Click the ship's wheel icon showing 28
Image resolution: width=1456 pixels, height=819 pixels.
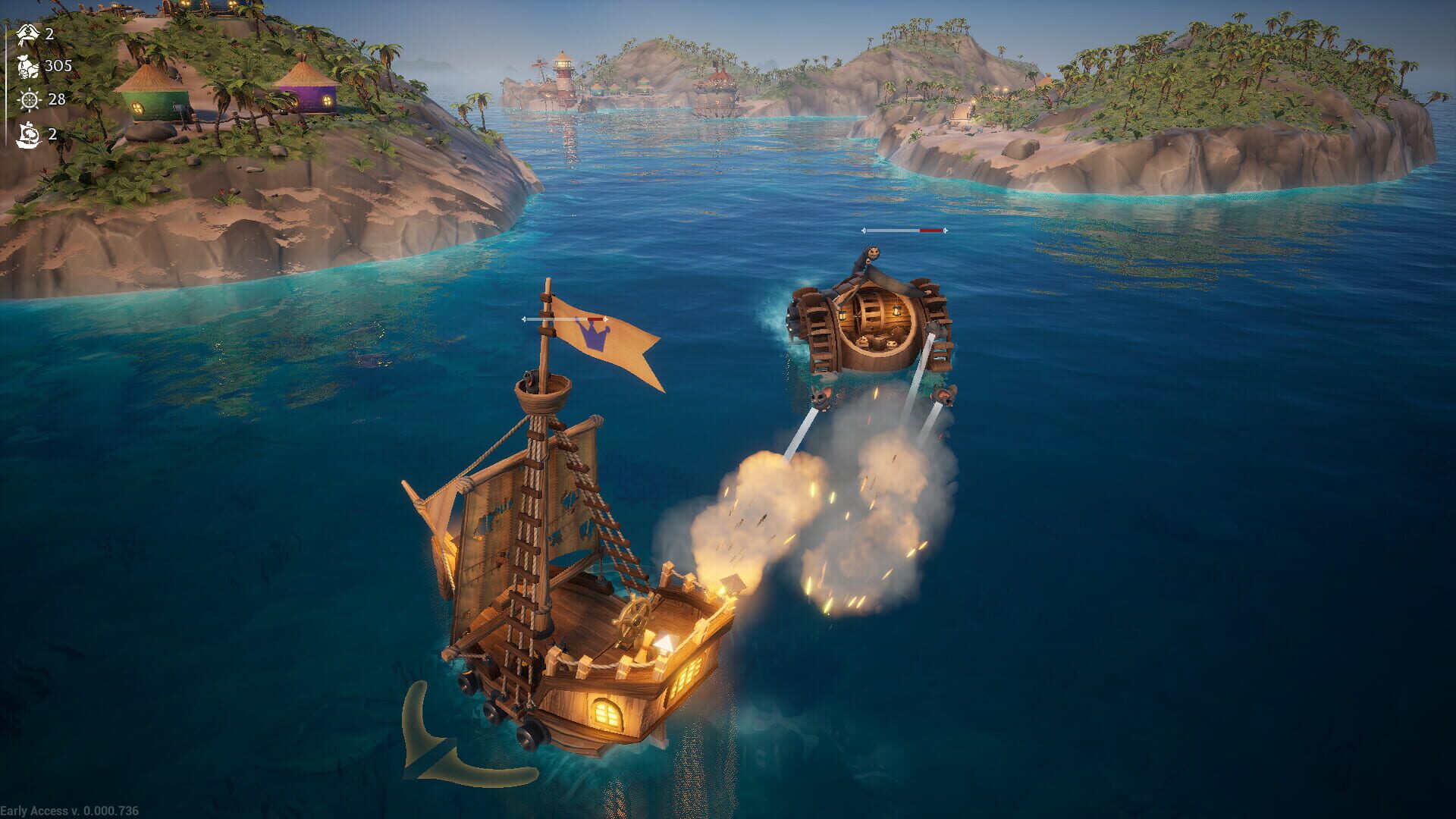(29, 100)
